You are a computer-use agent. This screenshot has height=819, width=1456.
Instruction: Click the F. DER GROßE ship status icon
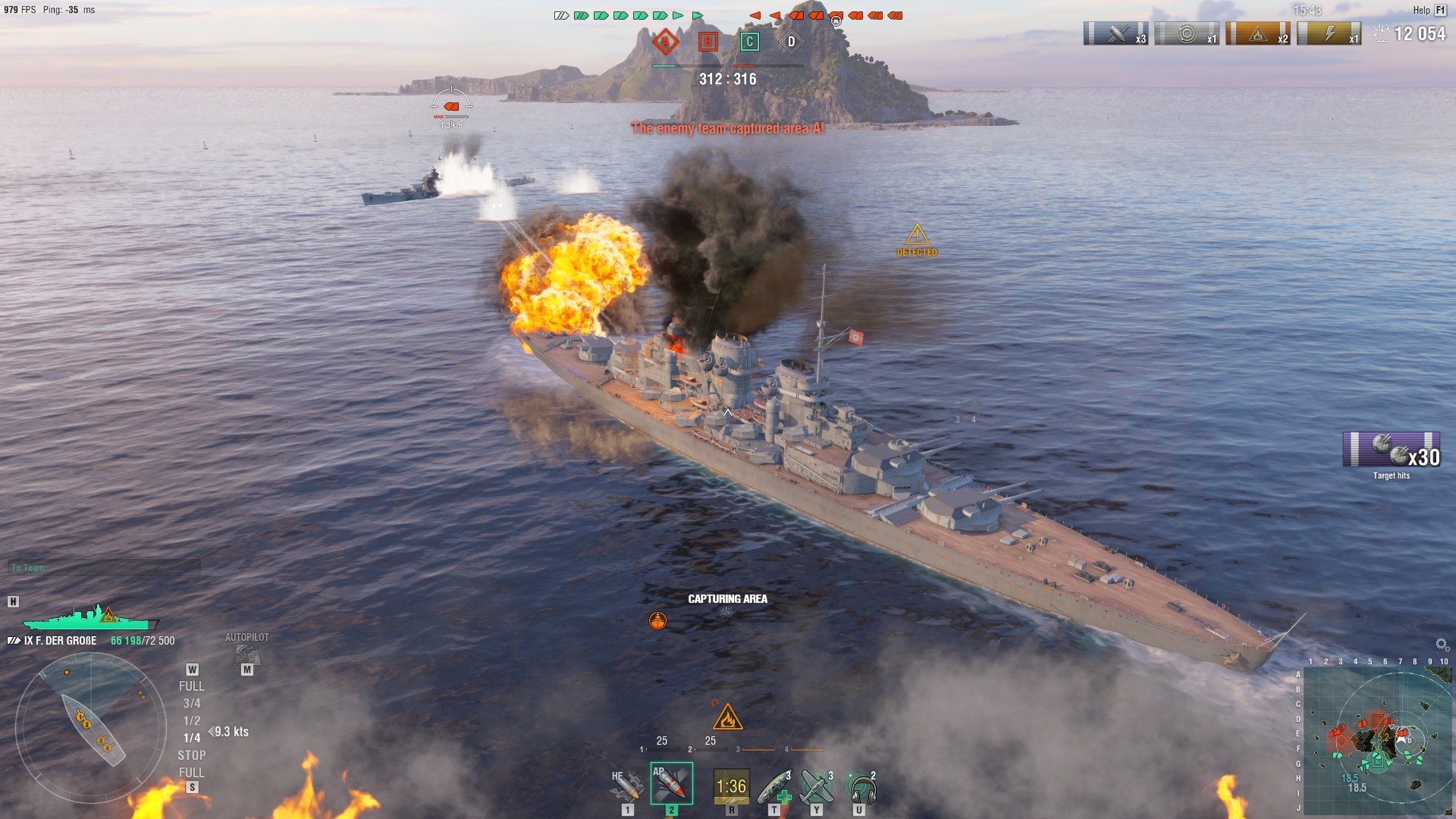pyautogui.click(x=89, y=617)
